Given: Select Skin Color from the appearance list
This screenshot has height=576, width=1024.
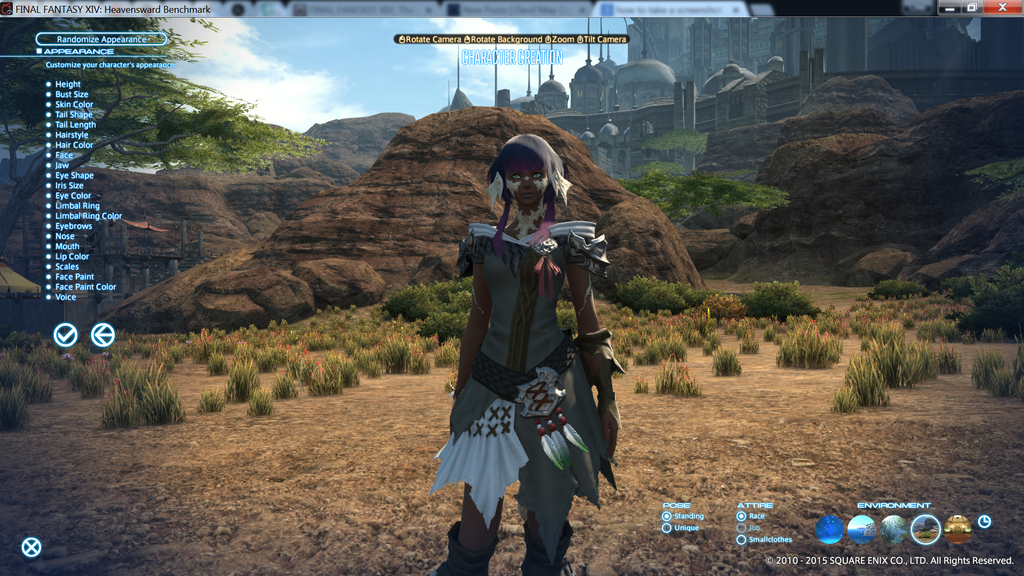Looking at the screenshot, I should tap(74, 105).
